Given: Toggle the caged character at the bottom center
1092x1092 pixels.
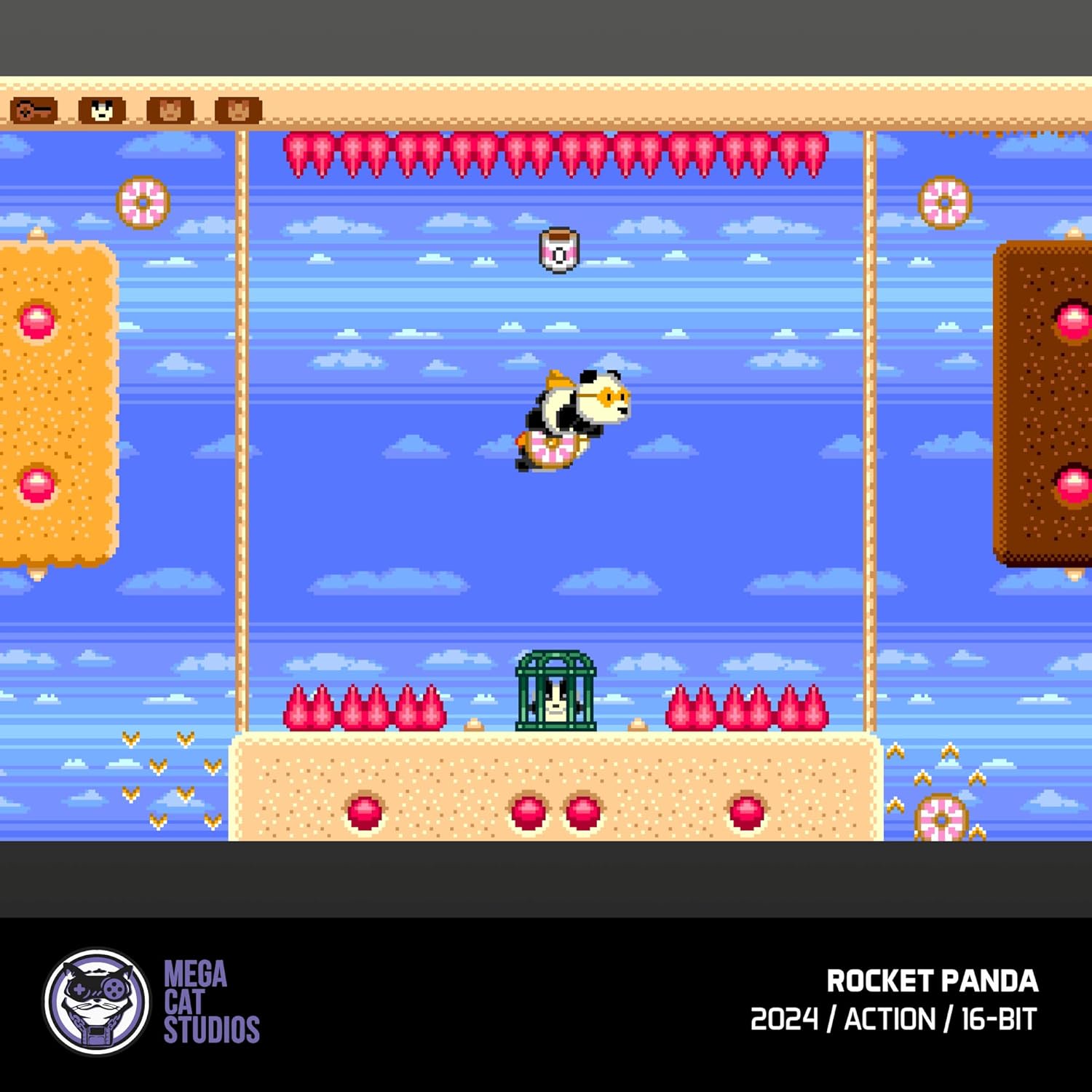Looking at the screenshot, I should (555, 689).
